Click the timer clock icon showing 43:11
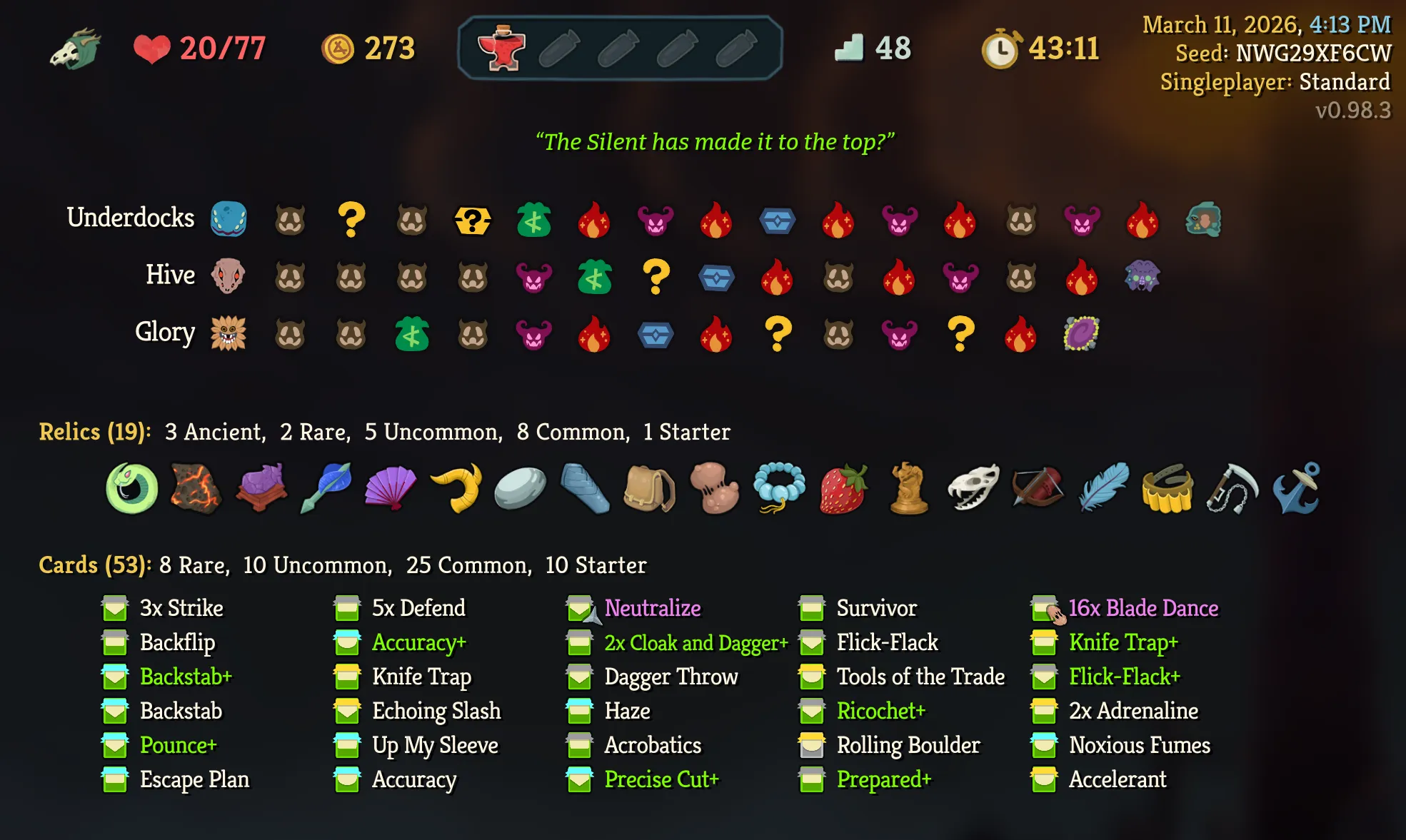The width and height of the screenshot is (1406, 840). [1000, 49]
